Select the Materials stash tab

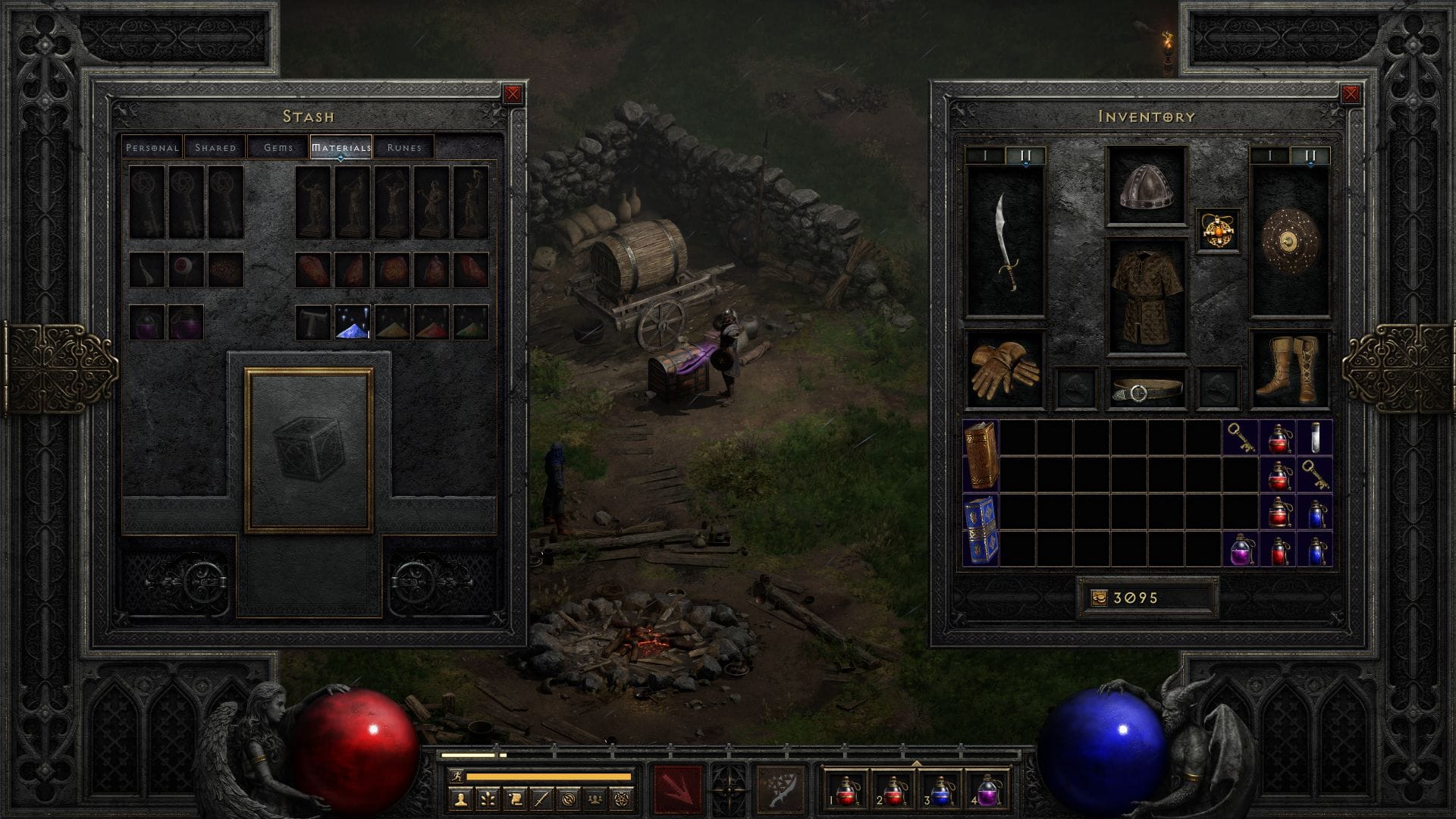pyautogui.click(x=340, y=147)
